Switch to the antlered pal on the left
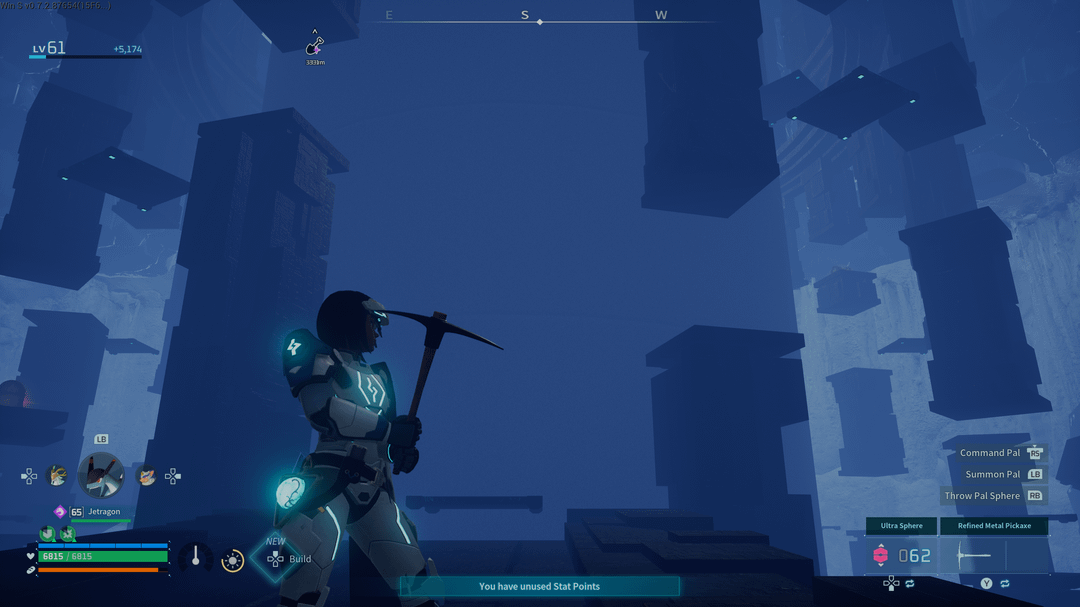Screen dimensions: 1080x607 (x=58, y=476)
